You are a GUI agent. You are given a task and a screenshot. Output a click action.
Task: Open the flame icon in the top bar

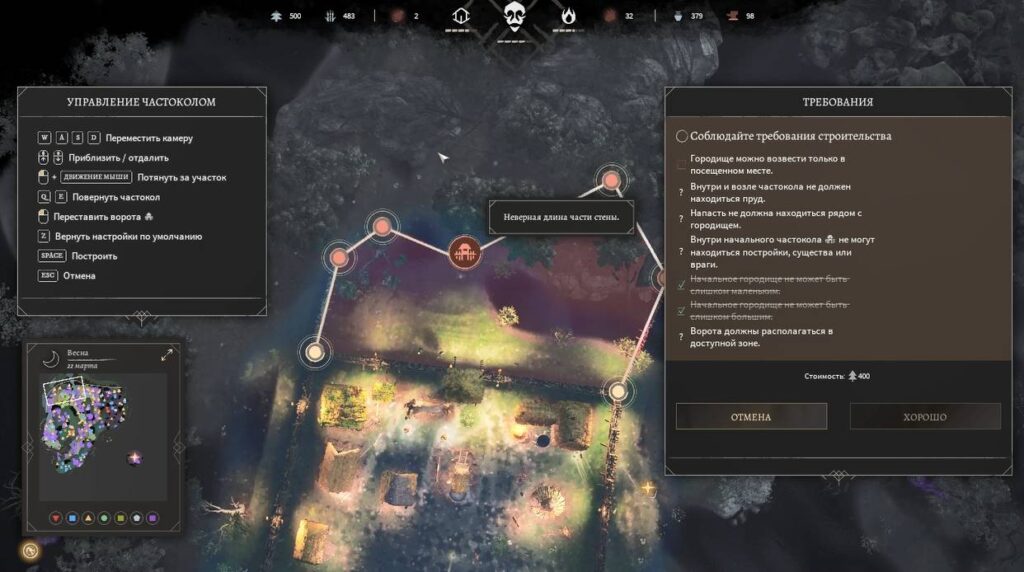pos(568,16)
